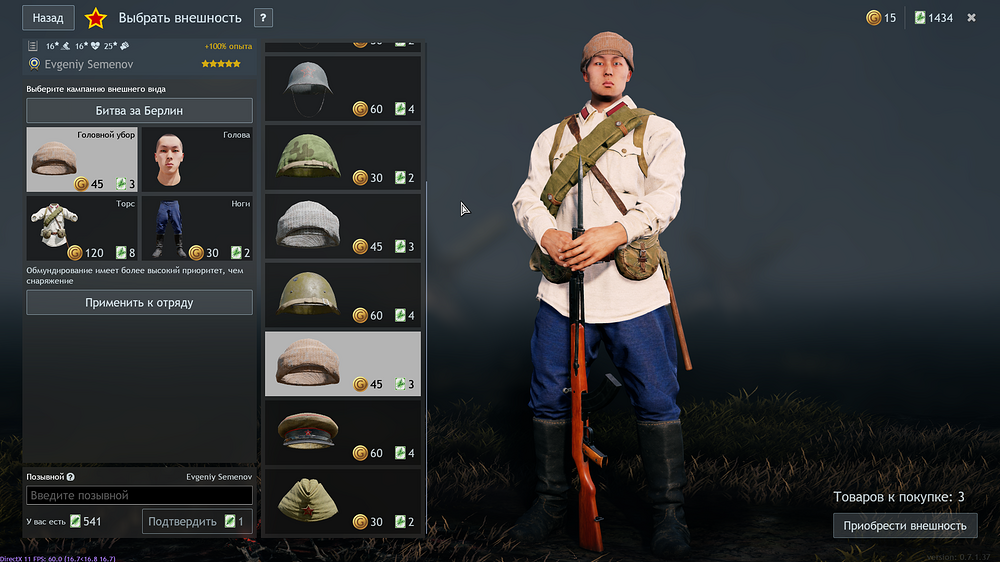
Task: Pick the pilotka side cap with star
Action: tap(342, 501)
